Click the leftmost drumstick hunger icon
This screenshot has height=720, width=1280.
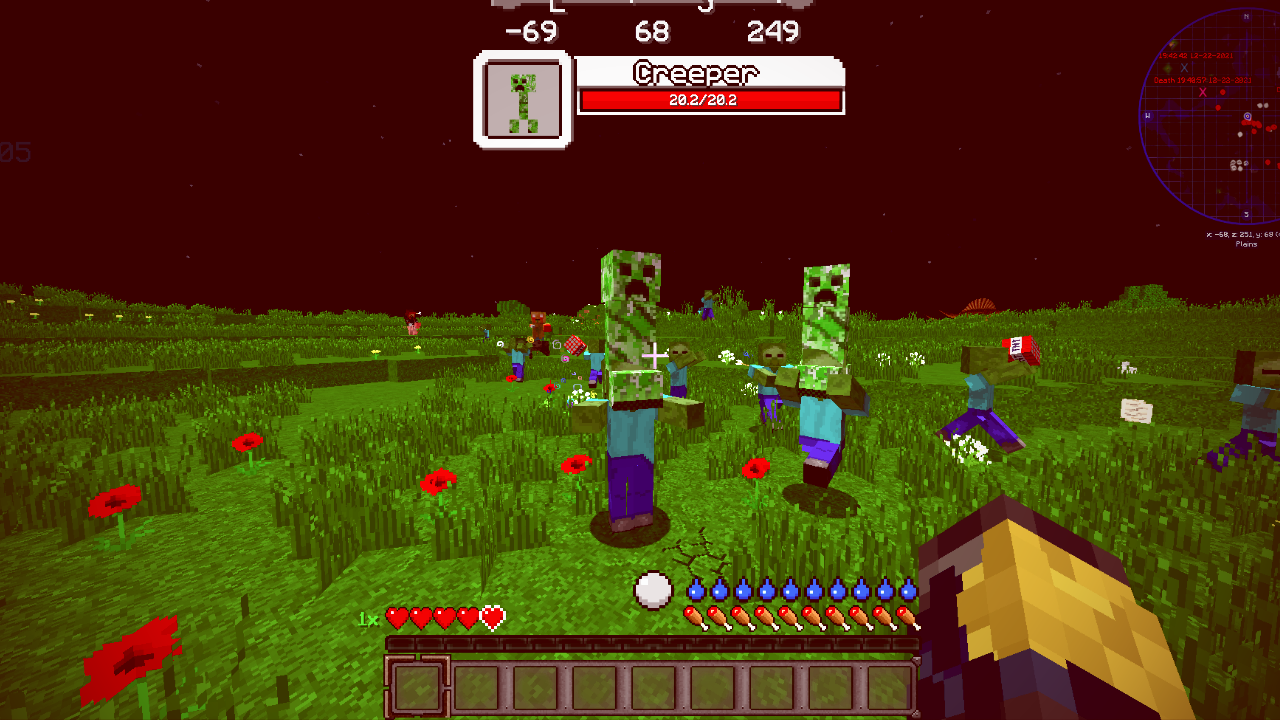point(694,618)
